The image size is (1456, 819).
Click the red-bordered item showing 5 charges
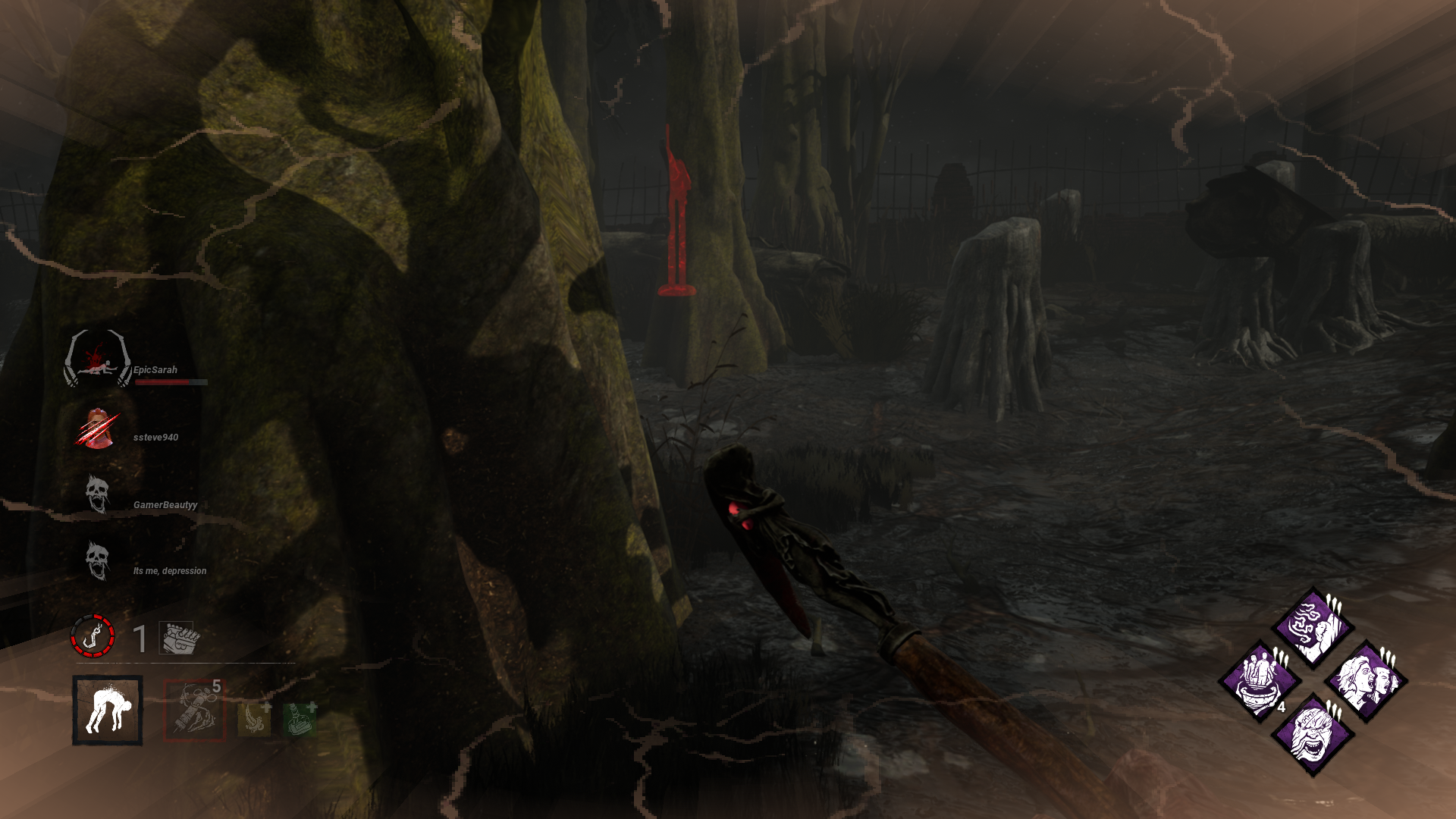click(195, 711)
